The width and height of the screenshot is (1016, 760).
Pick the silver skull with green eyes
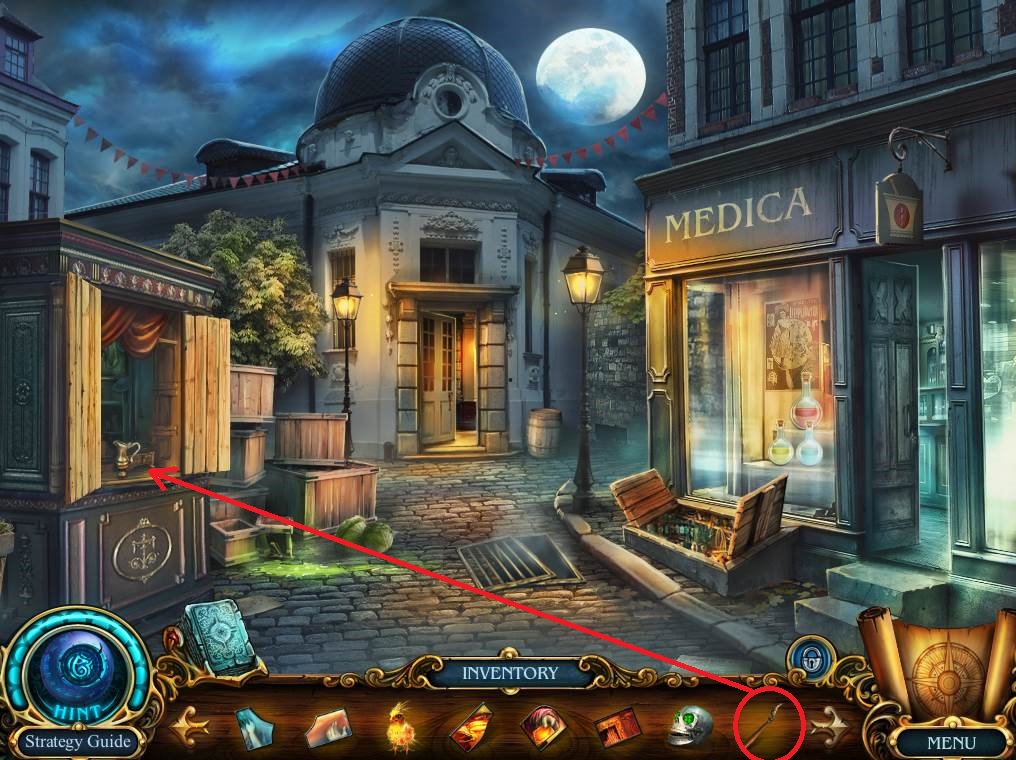[689, 727]
